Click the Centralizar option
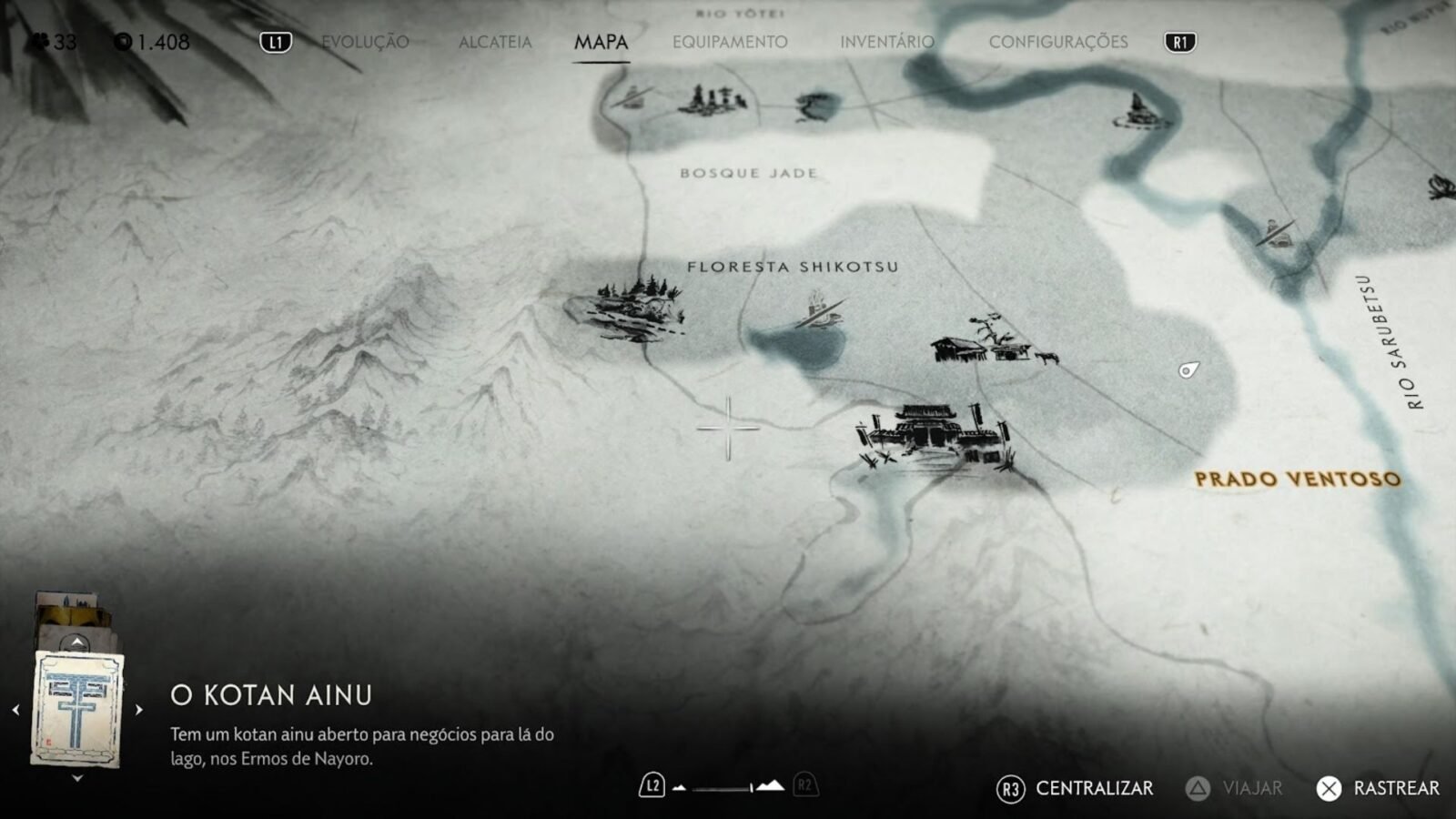The width and height of the screenshot is (1456, 819). pos(1076,788)
